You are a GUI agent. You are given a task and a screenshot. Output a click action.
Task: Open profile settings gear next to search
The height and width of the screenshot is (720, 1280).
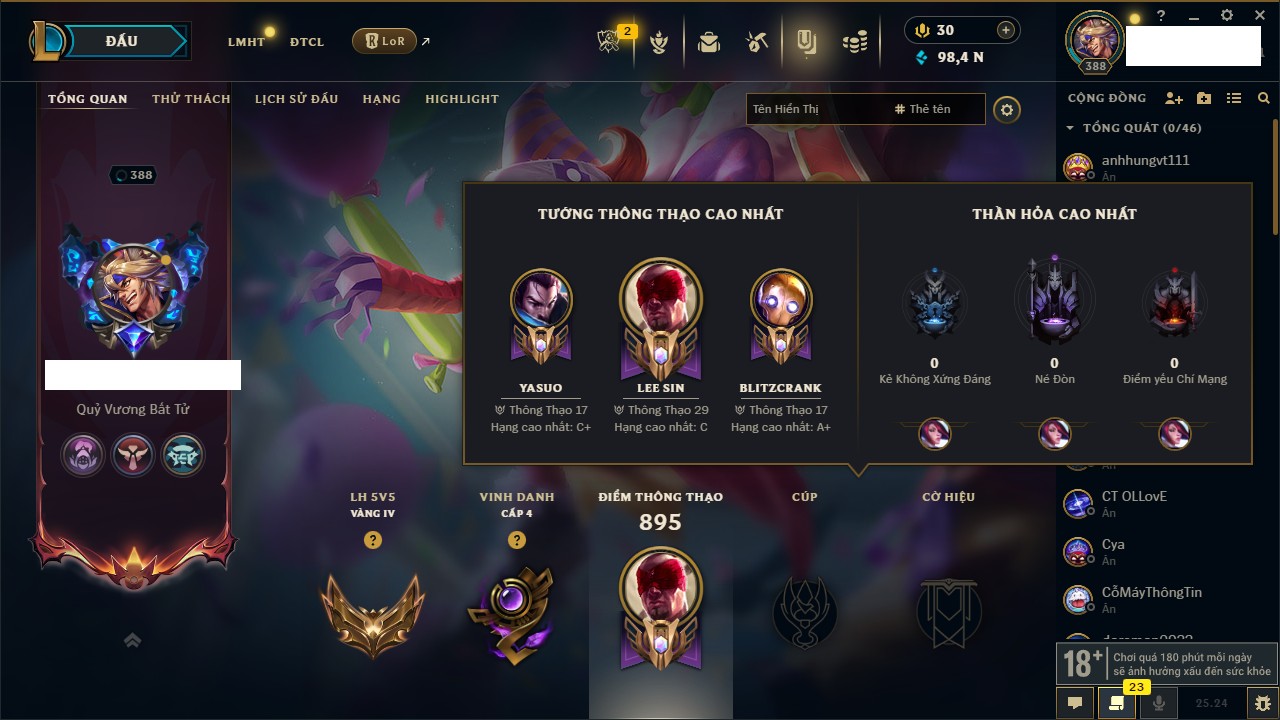coord(1007,109)
